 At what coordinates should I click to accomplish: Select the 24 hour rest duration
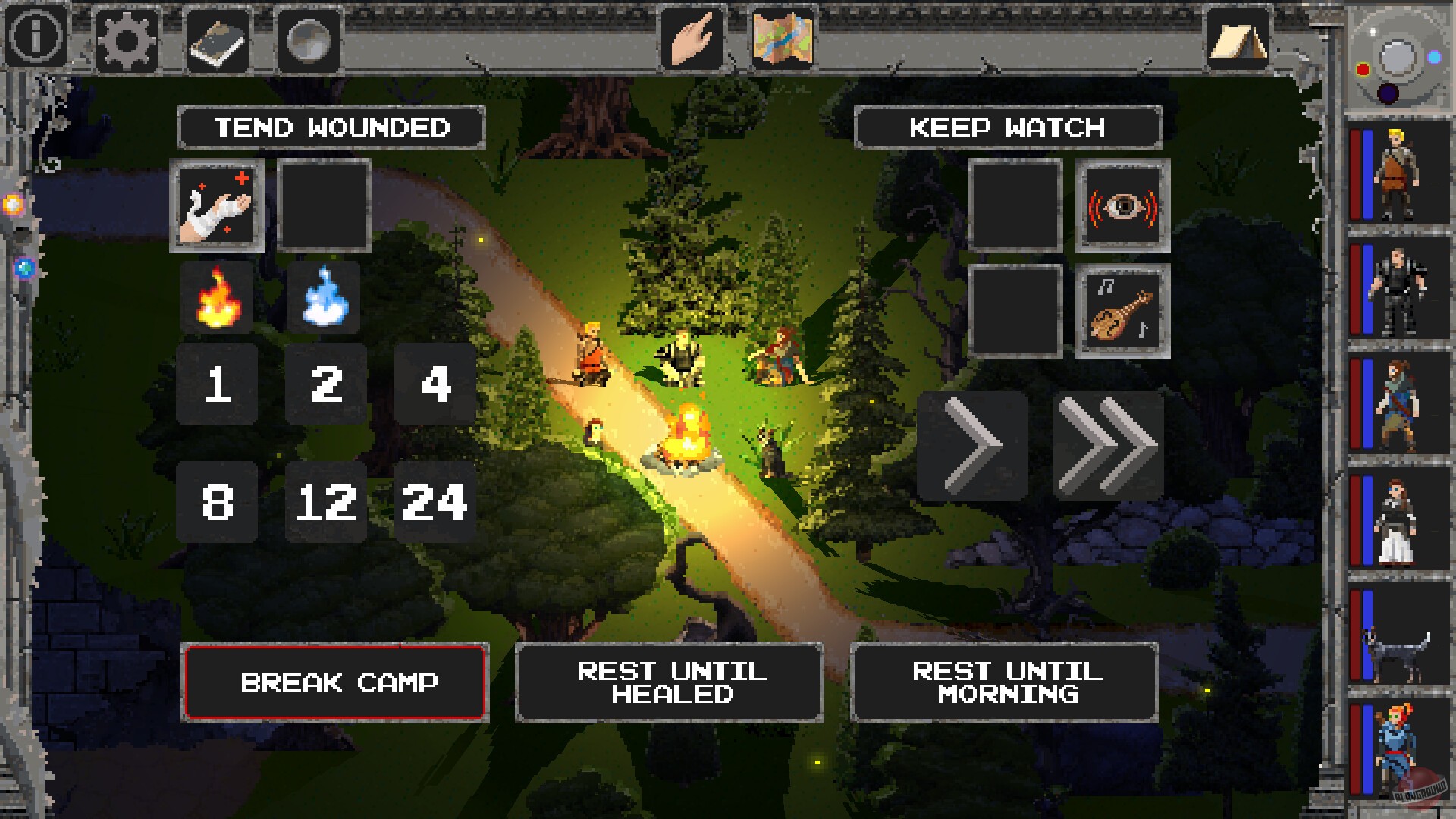point(435,500)
